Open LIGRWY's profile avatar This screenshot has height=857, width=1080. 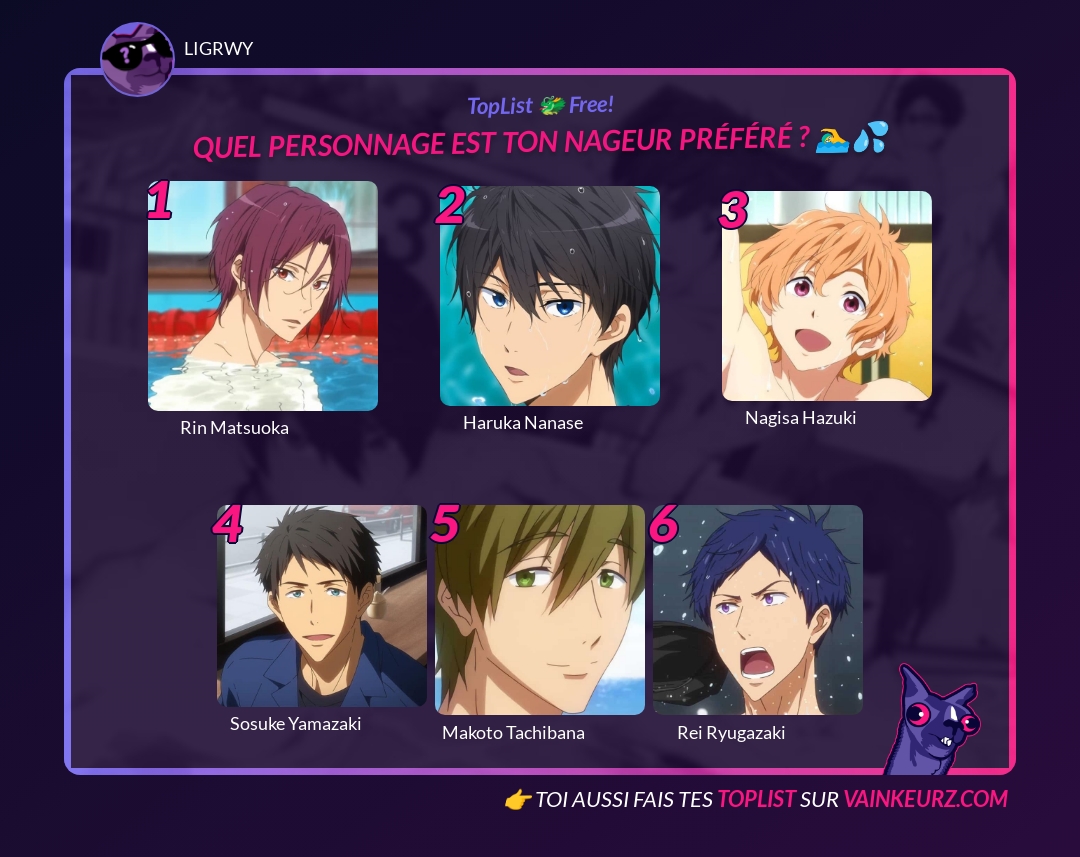137,59
